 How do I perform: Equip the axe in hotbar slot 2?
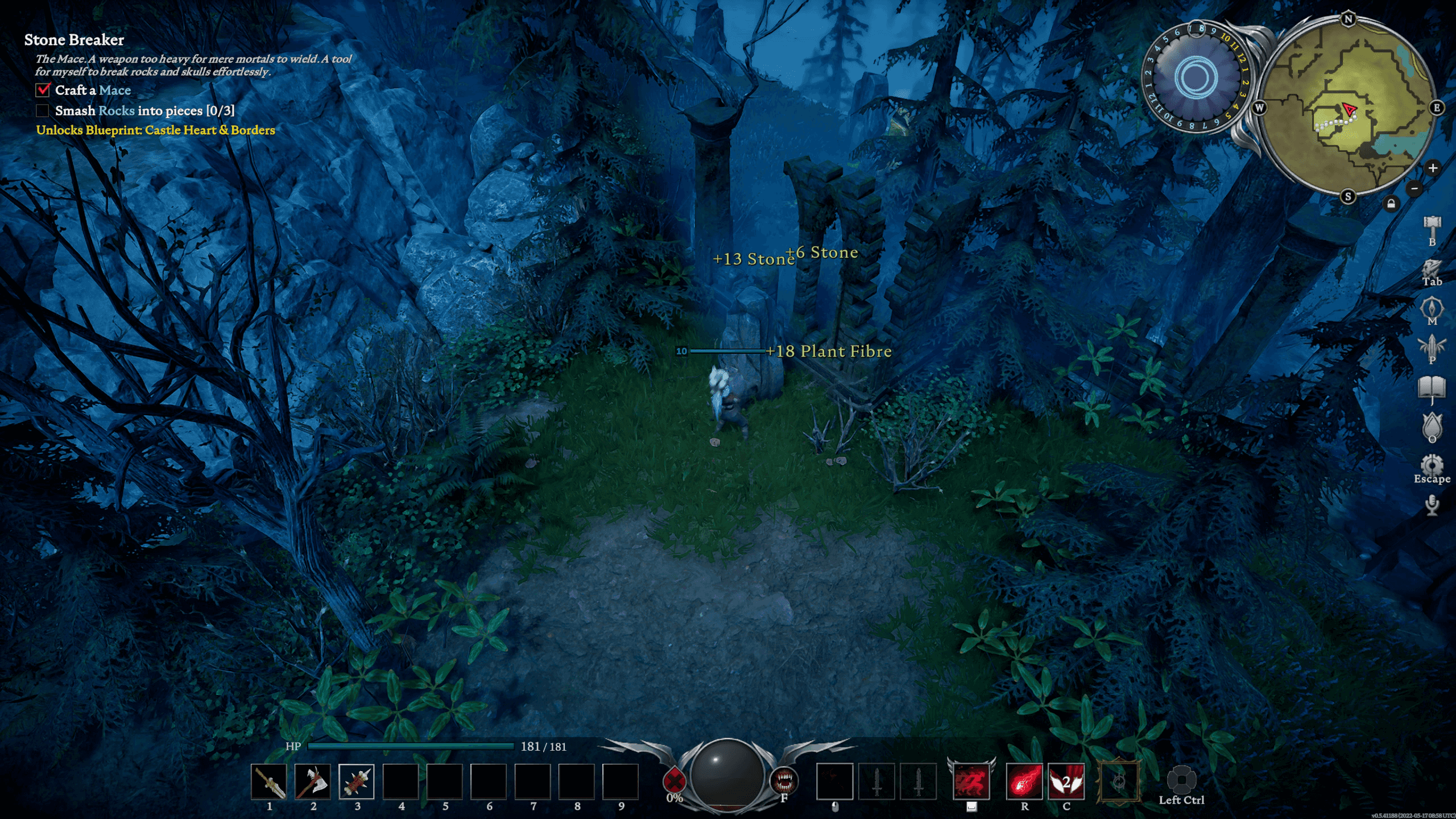coord(313,781)
